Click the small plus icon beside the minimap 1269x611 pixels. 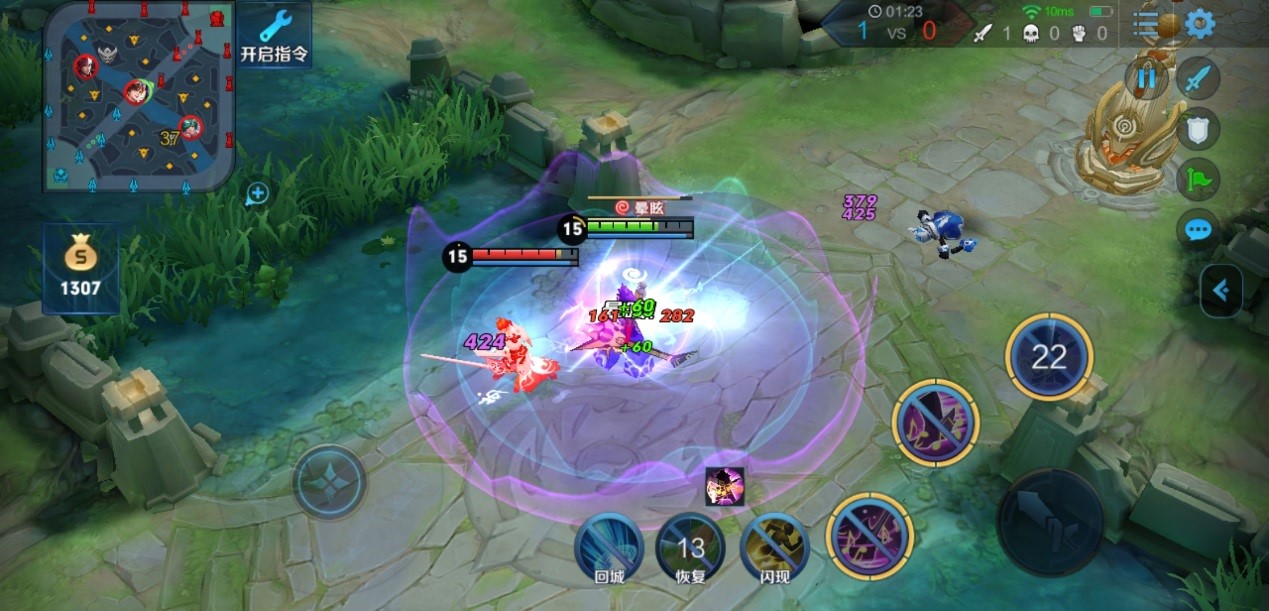tap(257, 193)
